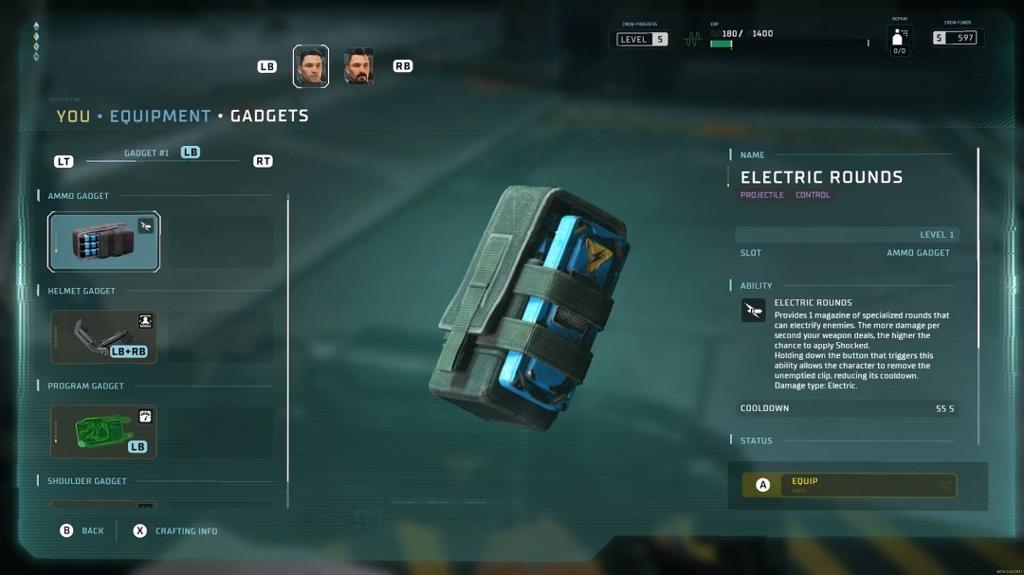The width and height of the screenshot is (1024, 575).
Task: Open Crafting Info
Action: pos(175,531)
